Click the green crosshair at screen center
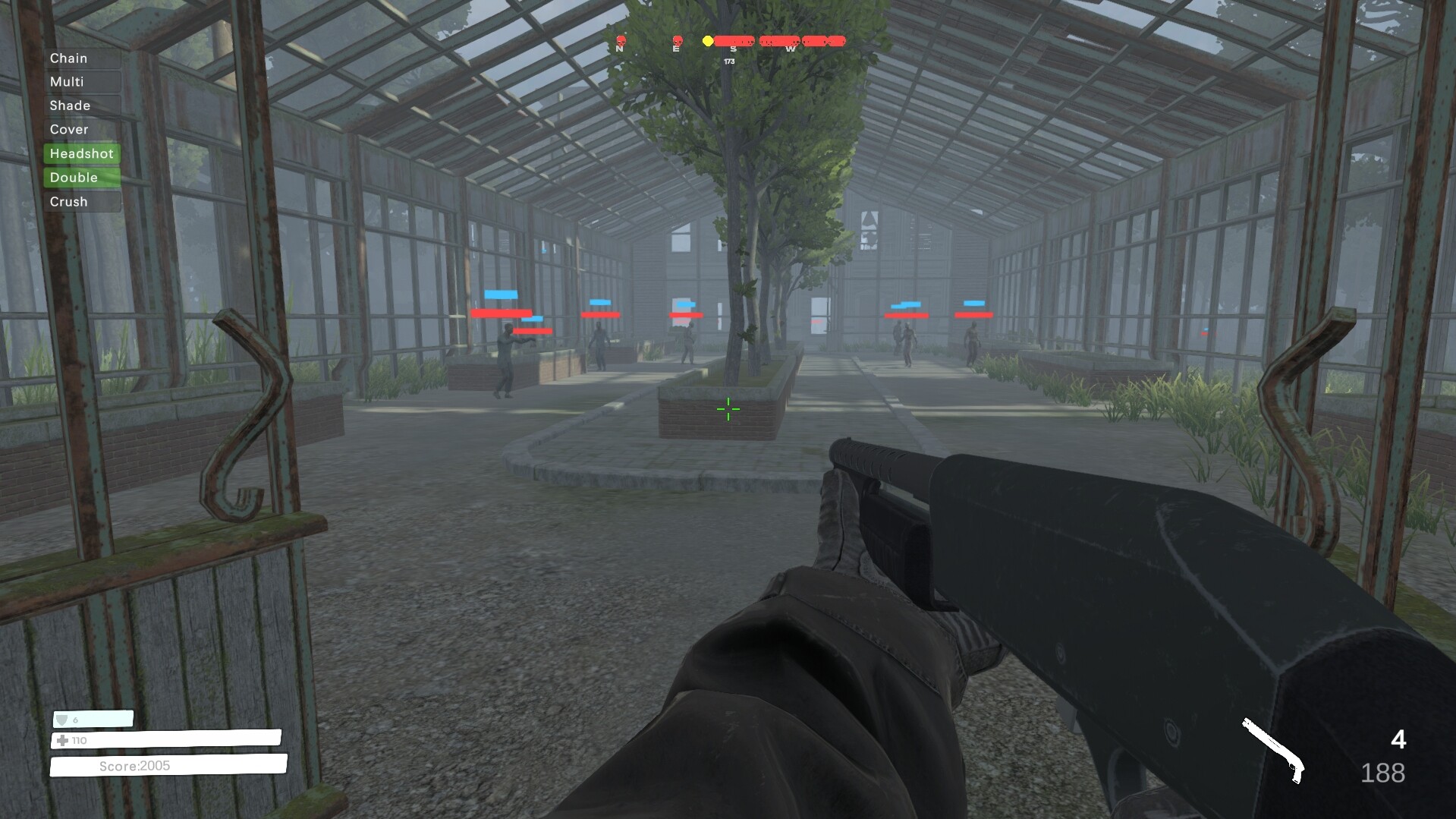Viewport: 1456px width, 819px height. pos(728,409)
